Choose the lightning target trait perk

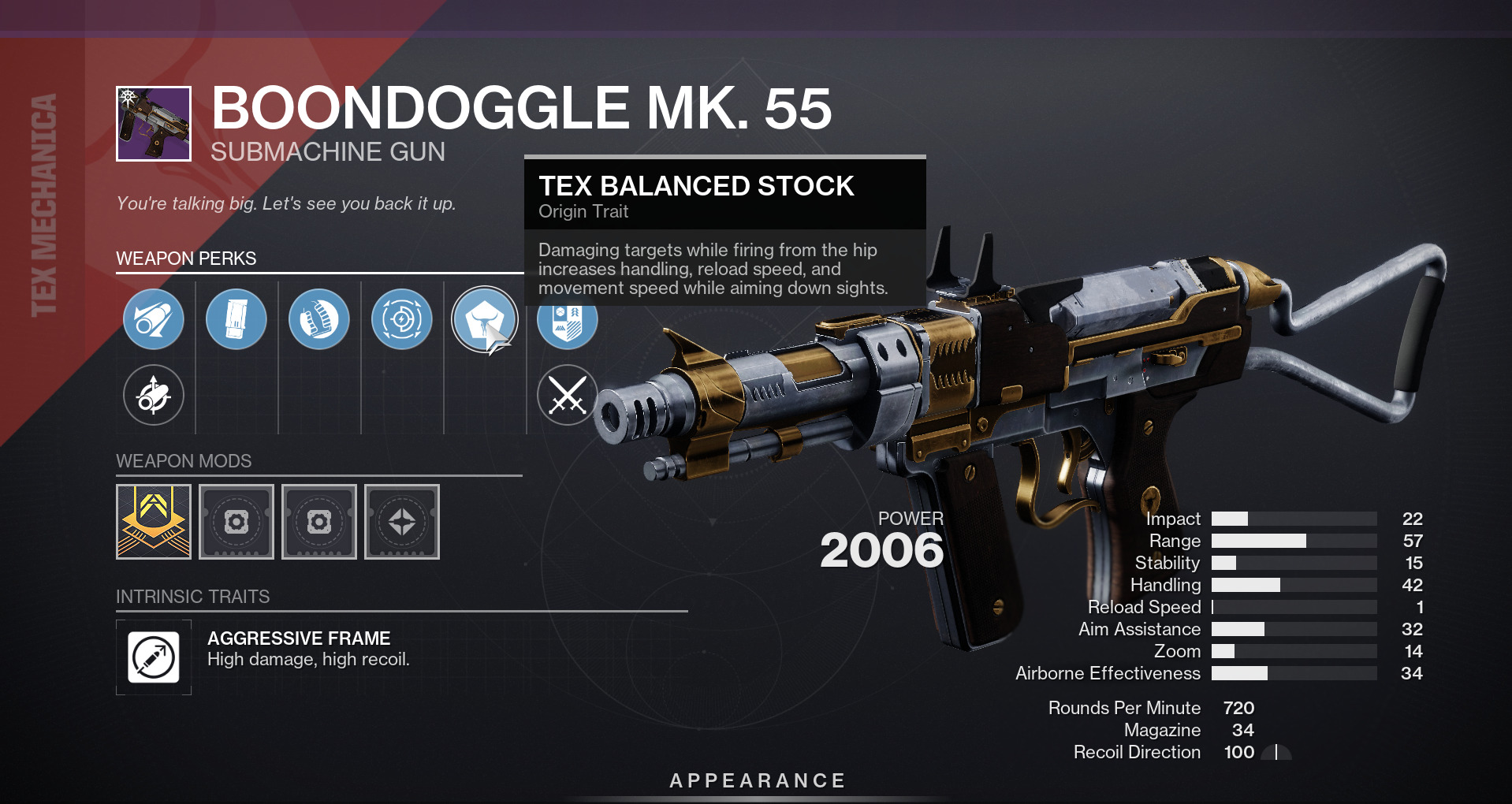click(x=402, y=319)
